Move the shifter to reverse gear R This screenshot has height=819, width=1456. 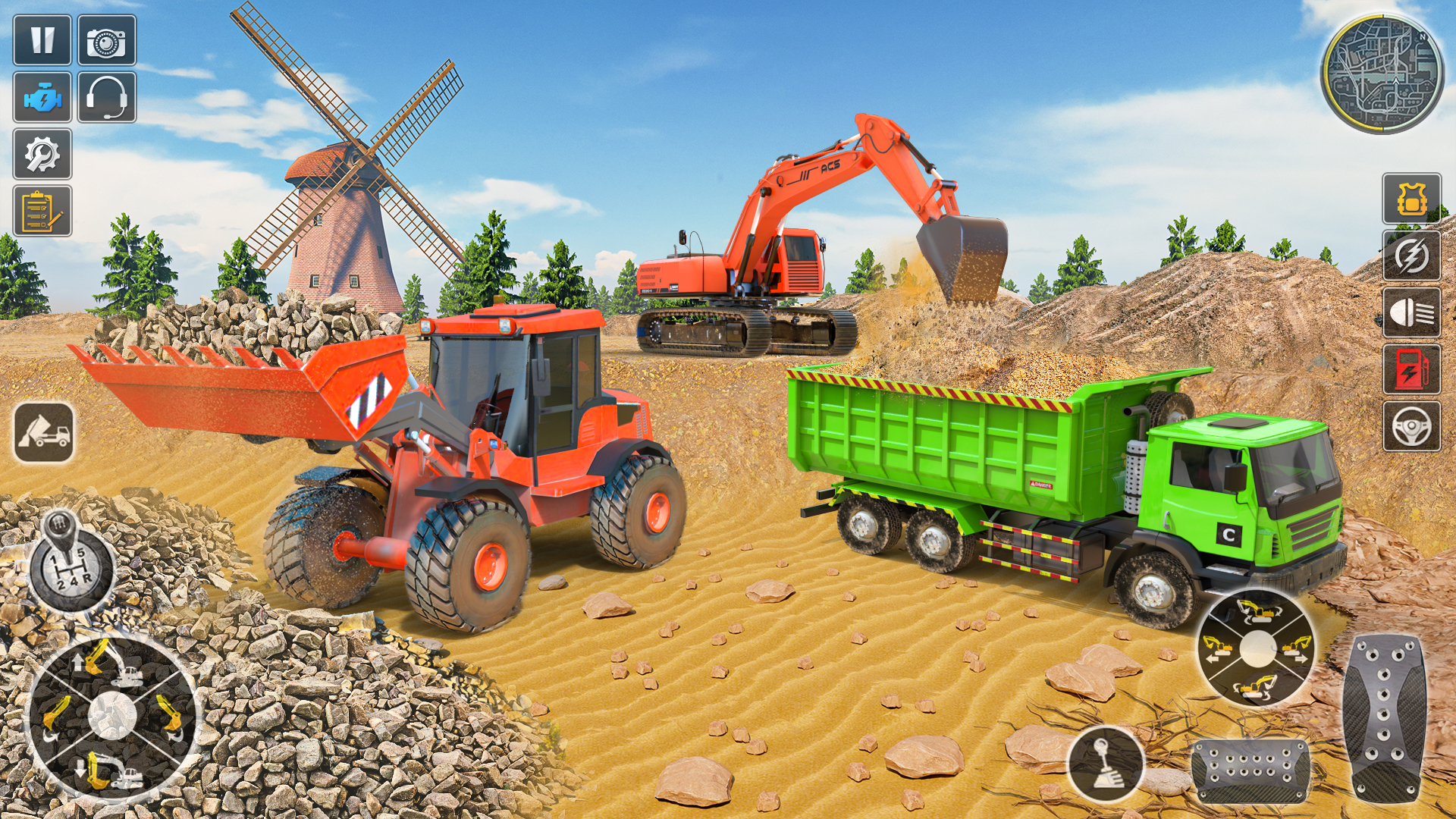(x=88, y=577)
